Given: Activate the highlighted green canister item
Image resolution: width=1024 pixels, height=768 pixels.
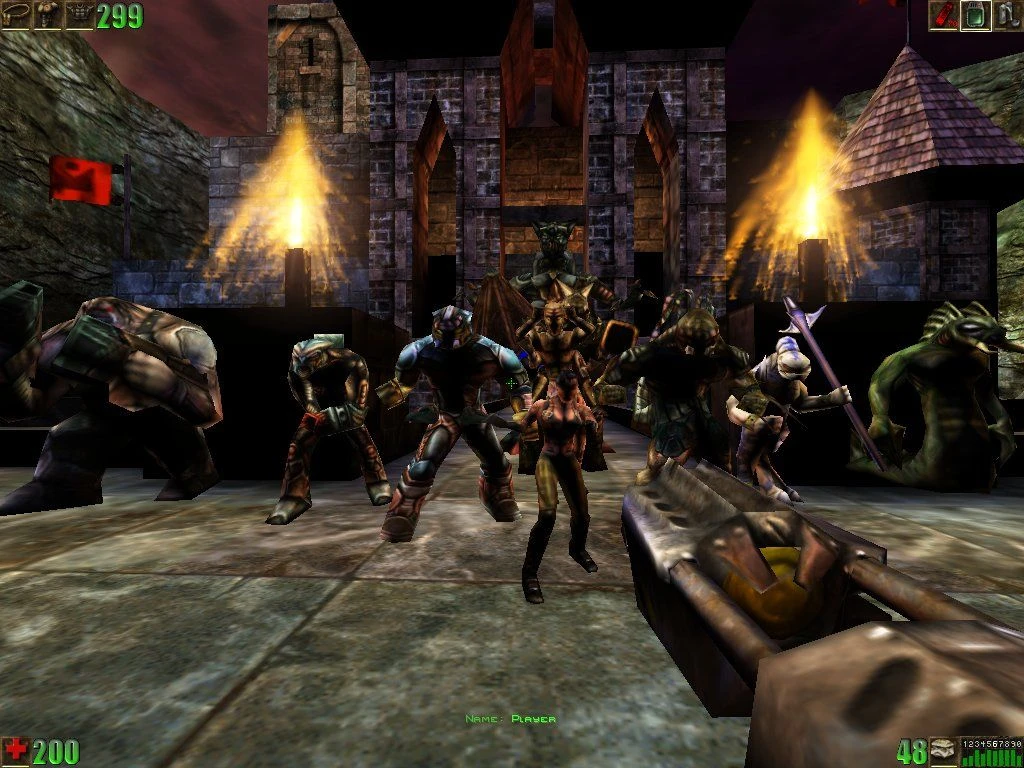Looking at the screenshot, I should click(x=975, y=15).
